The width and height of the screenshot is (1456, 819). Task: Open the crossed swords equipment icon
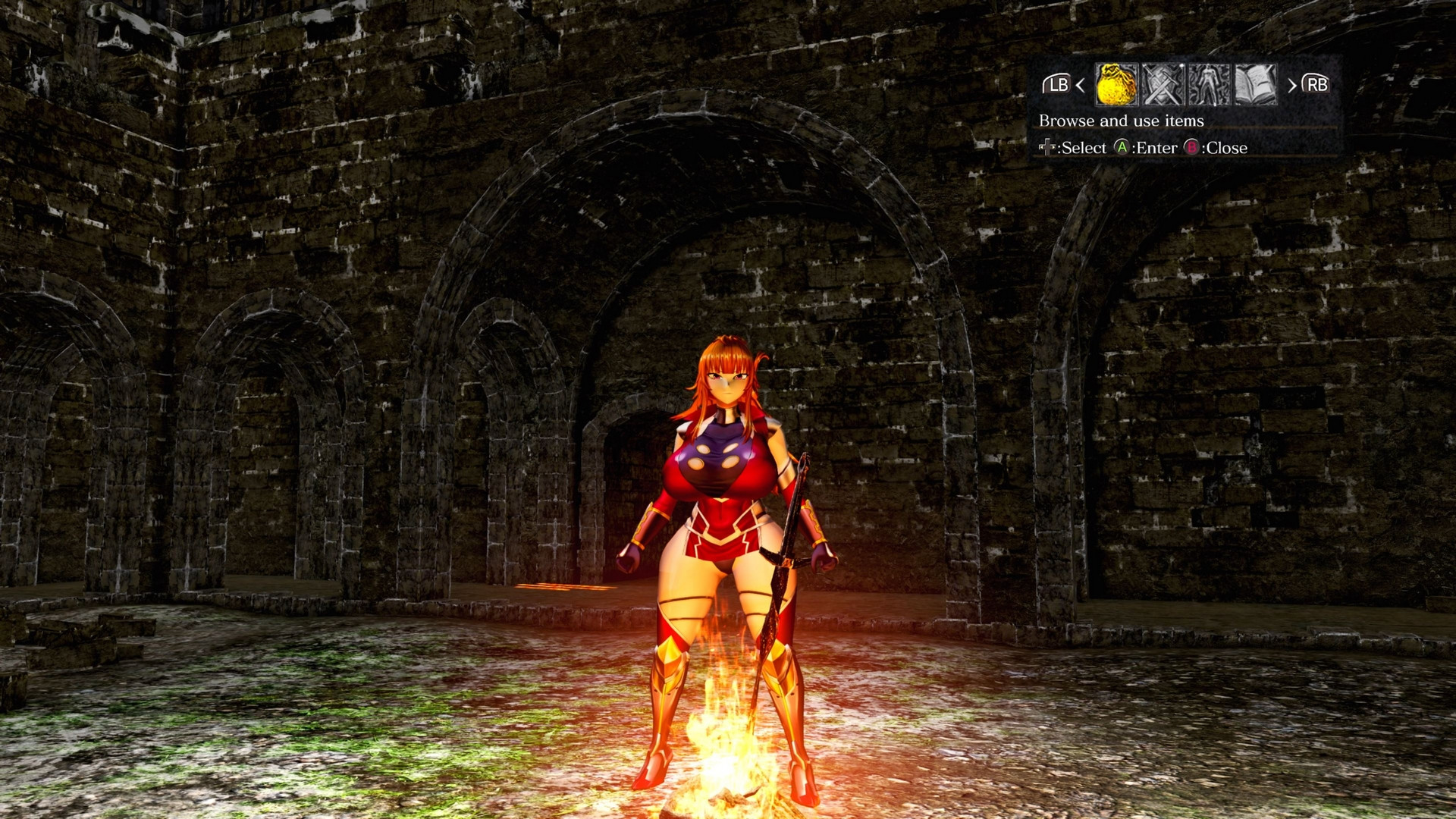click(1164, 85)
